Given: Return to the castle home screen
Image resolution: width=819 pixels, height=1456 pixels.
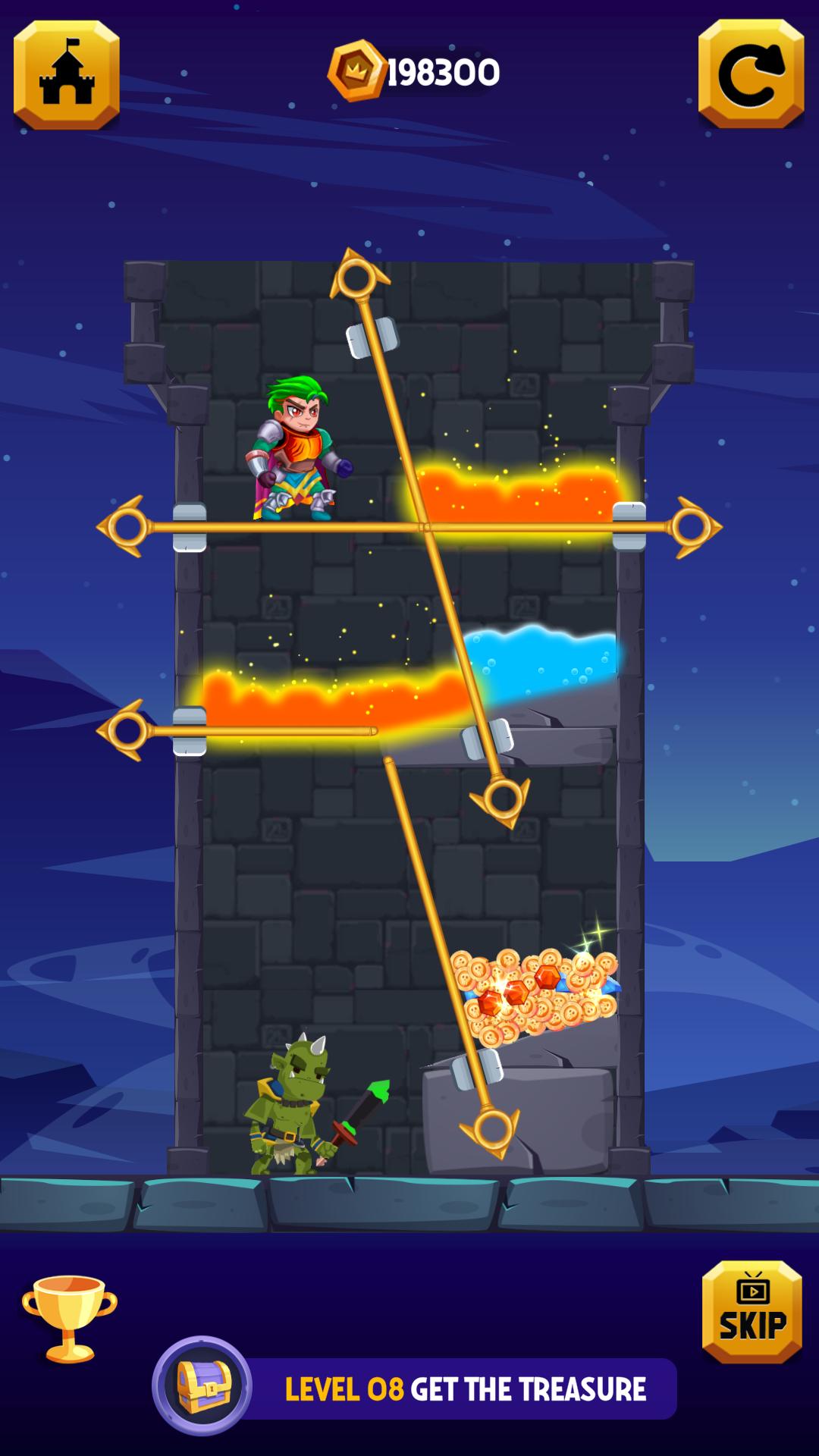Looking at the screenshot, I should (67, 75).
